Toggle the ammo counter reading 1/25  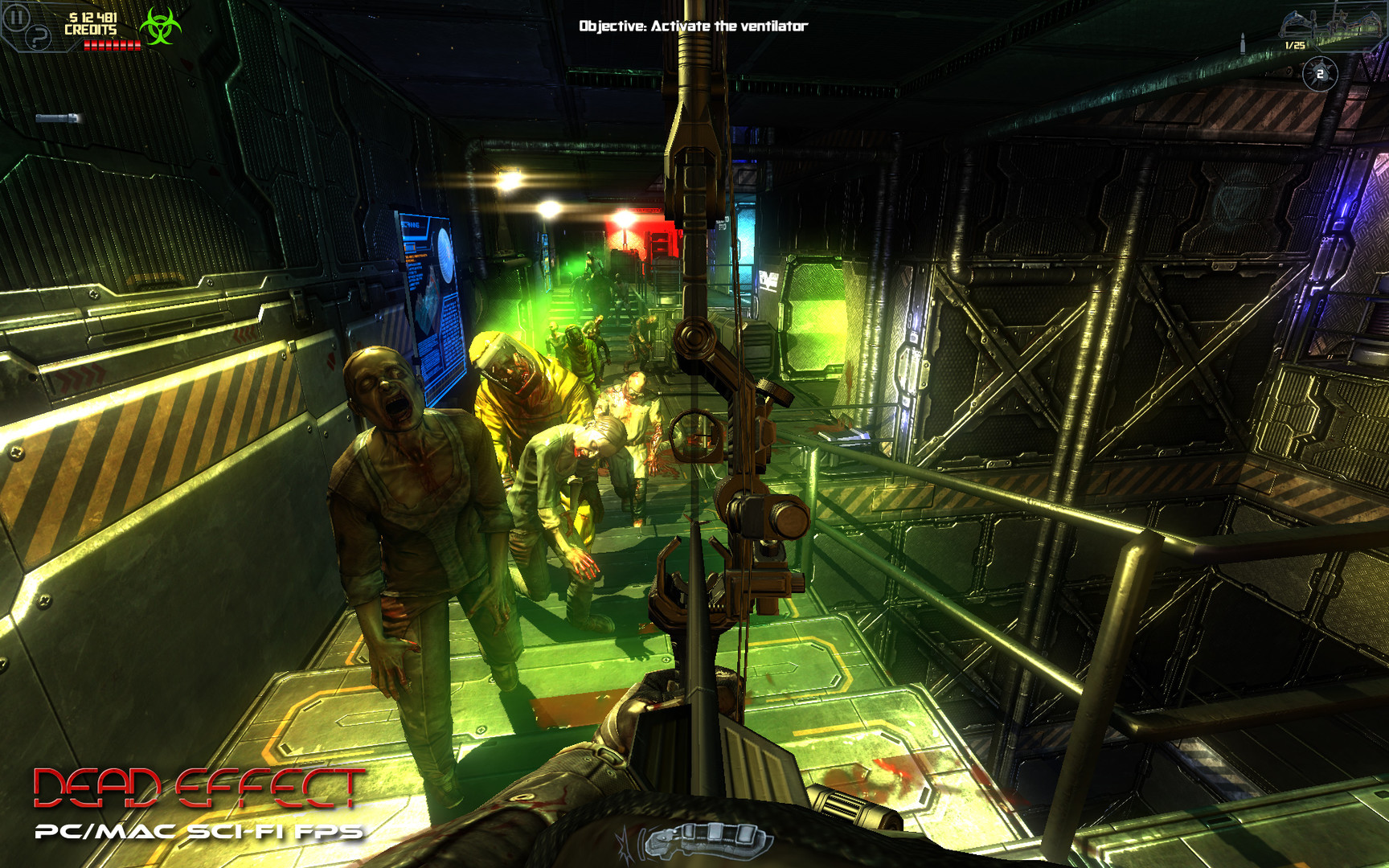click(x=1294, y=44)
